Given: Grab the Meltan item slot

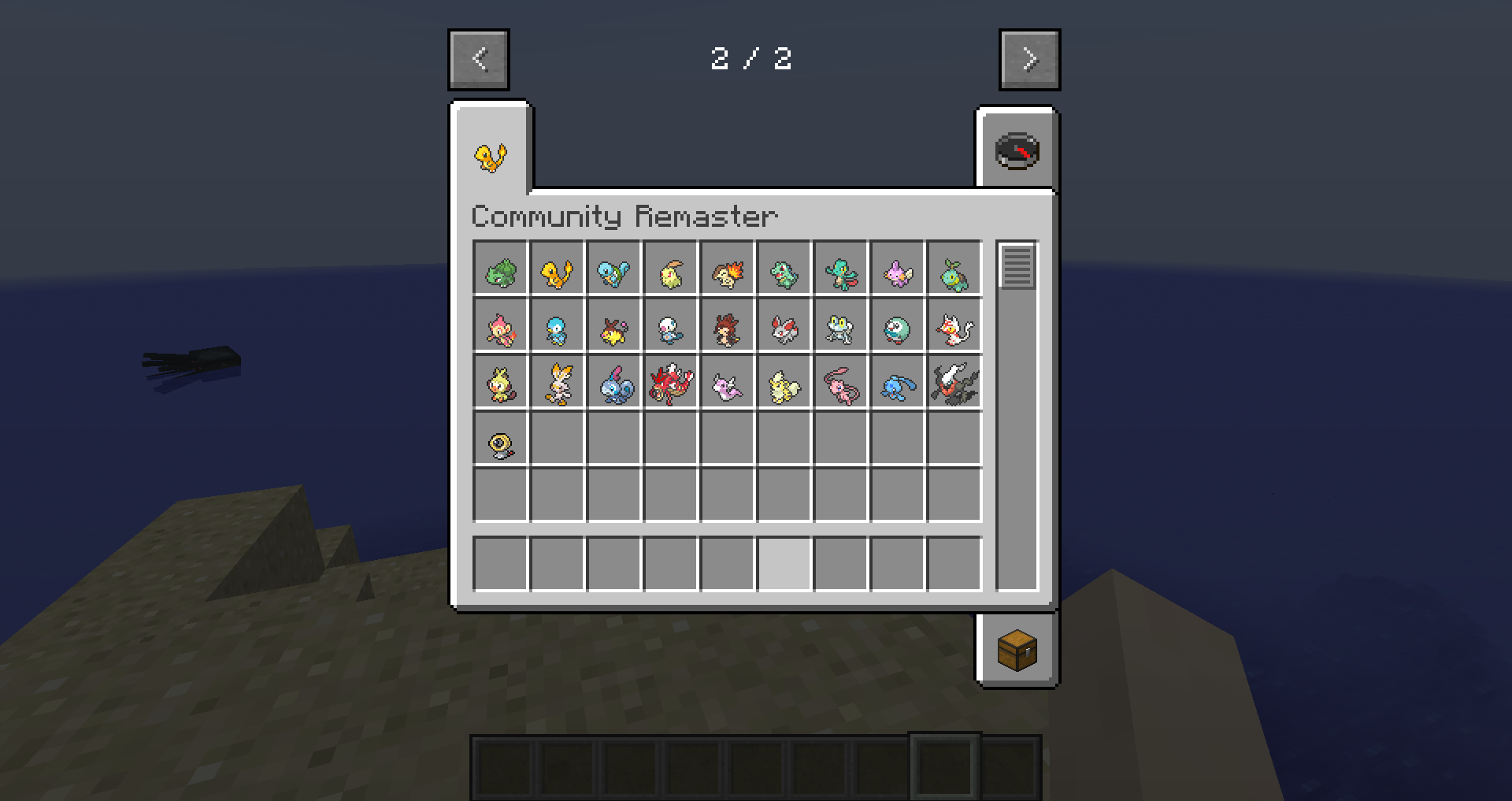Looking at the screenshot, I should coord(501,439).
